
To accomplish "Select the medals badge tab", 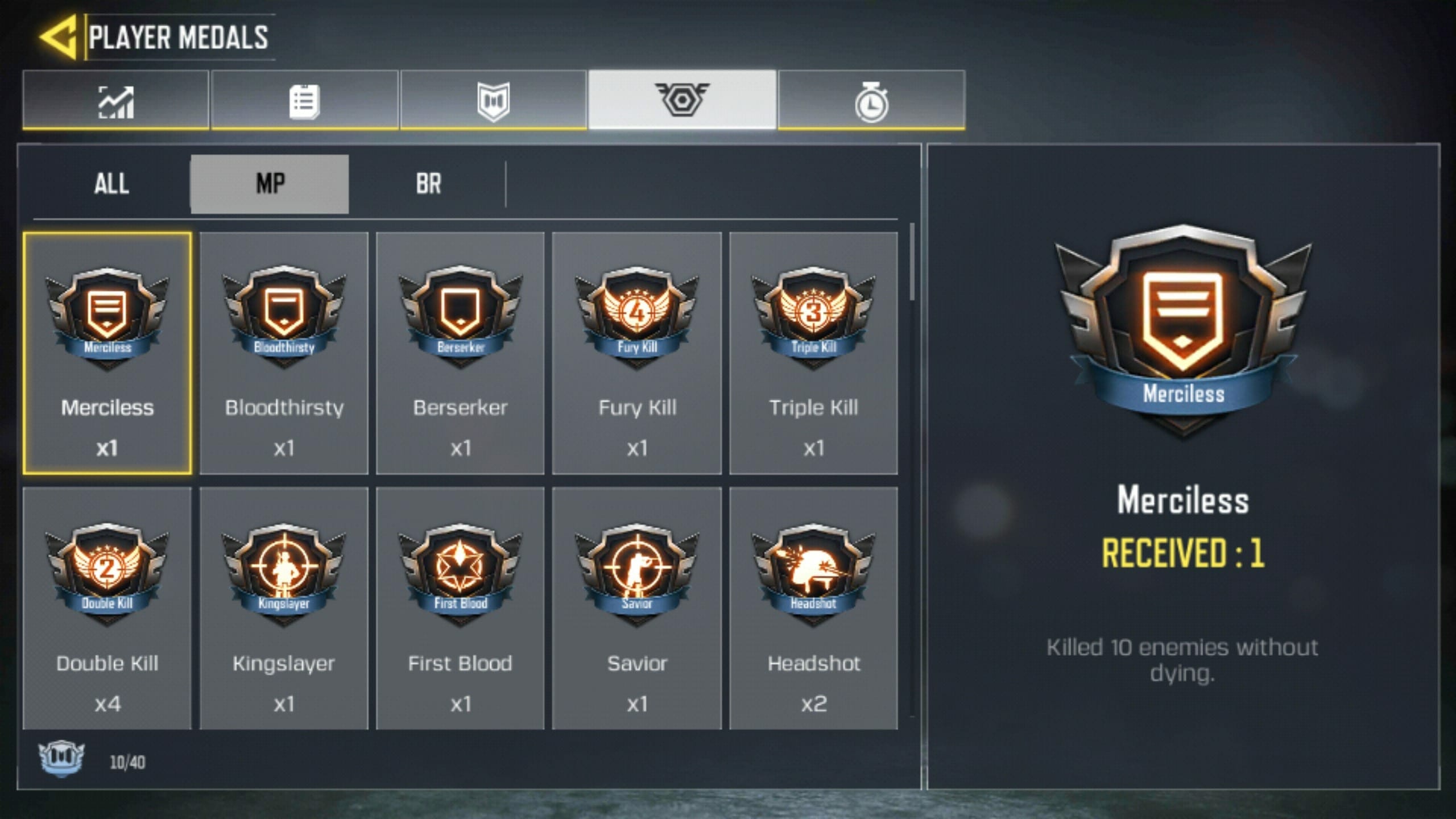I will [x=682, y=100].
